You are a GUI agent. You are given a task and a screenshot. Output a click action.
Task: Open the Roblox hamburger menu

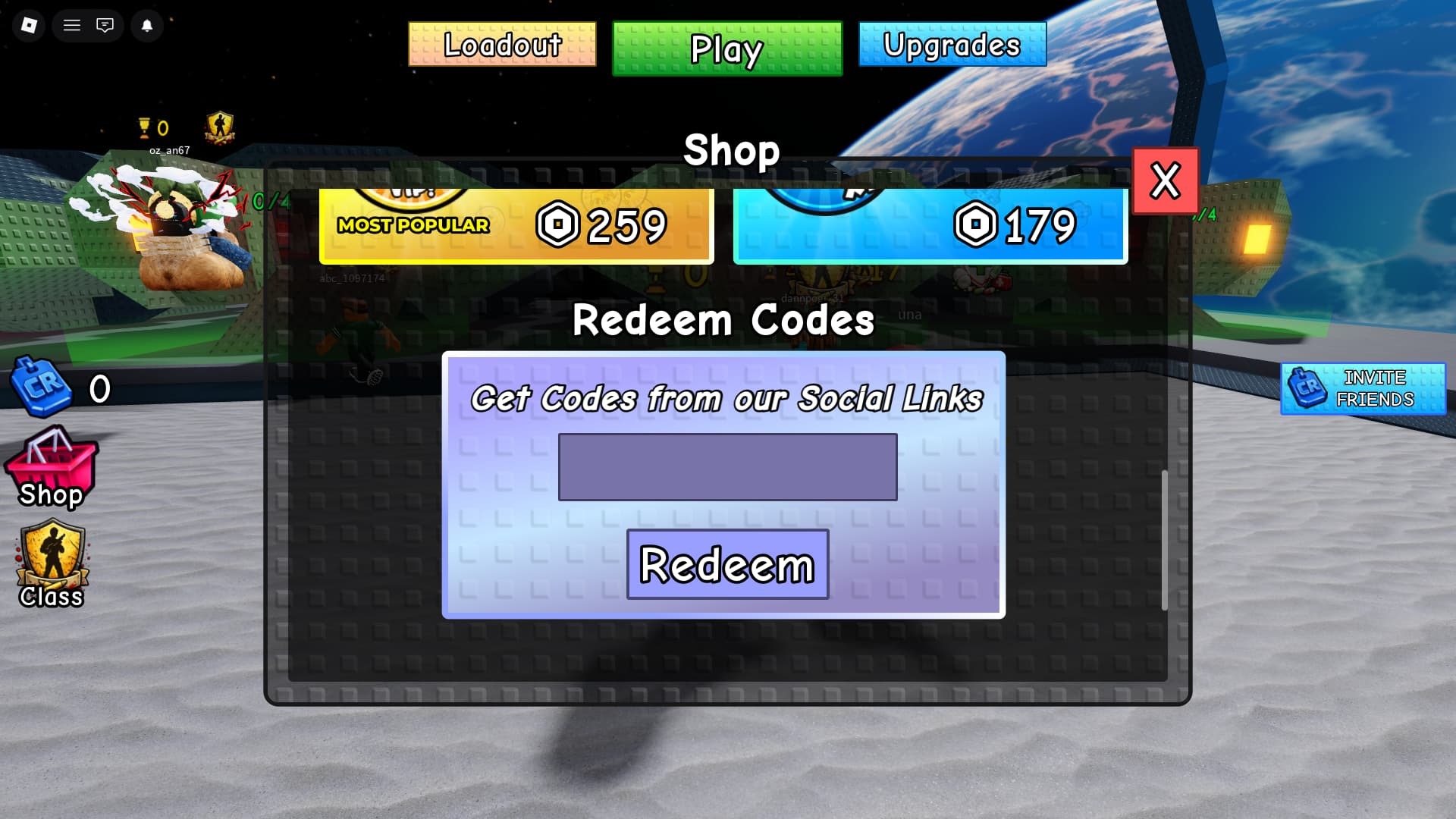(71, 25)
